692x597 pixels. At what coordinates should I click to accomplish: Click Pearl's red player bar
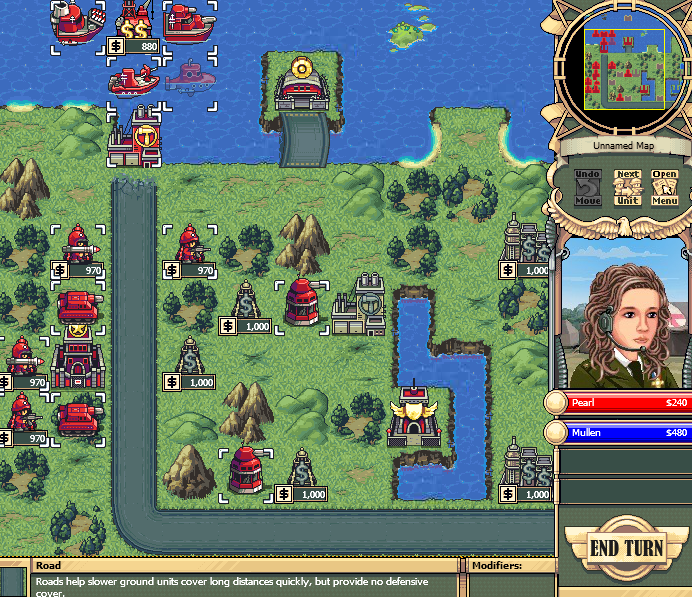[x=621, y=403]
